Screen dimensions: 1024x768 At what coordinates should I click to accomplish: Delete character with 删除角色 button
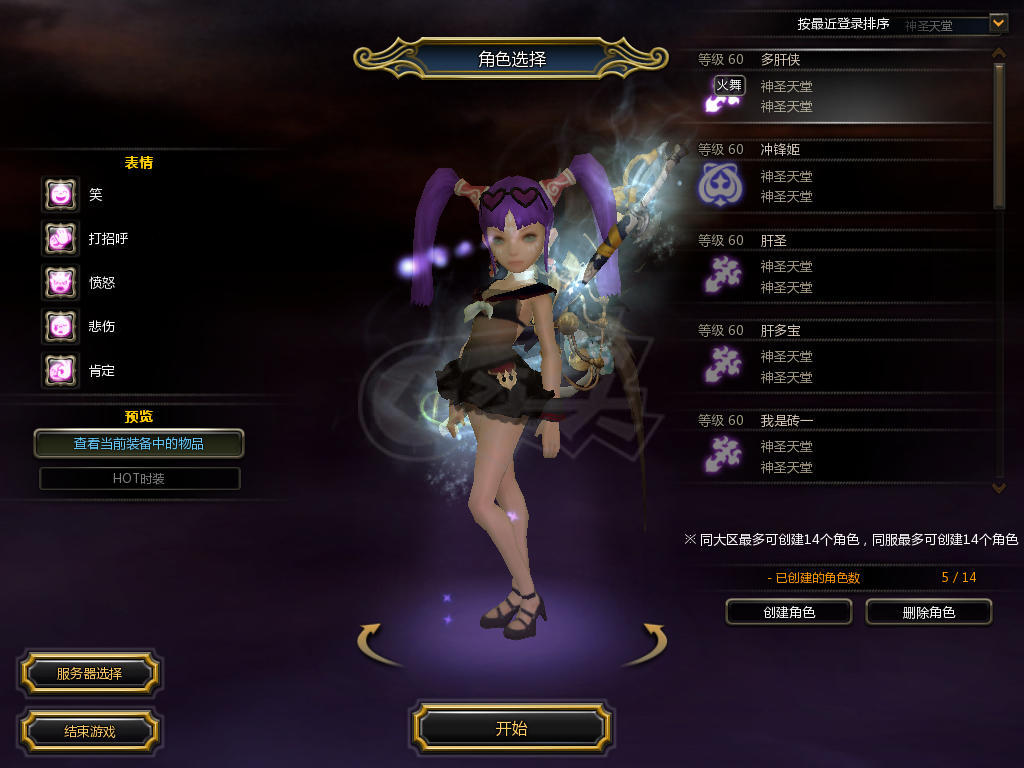[x=928, y=612]
